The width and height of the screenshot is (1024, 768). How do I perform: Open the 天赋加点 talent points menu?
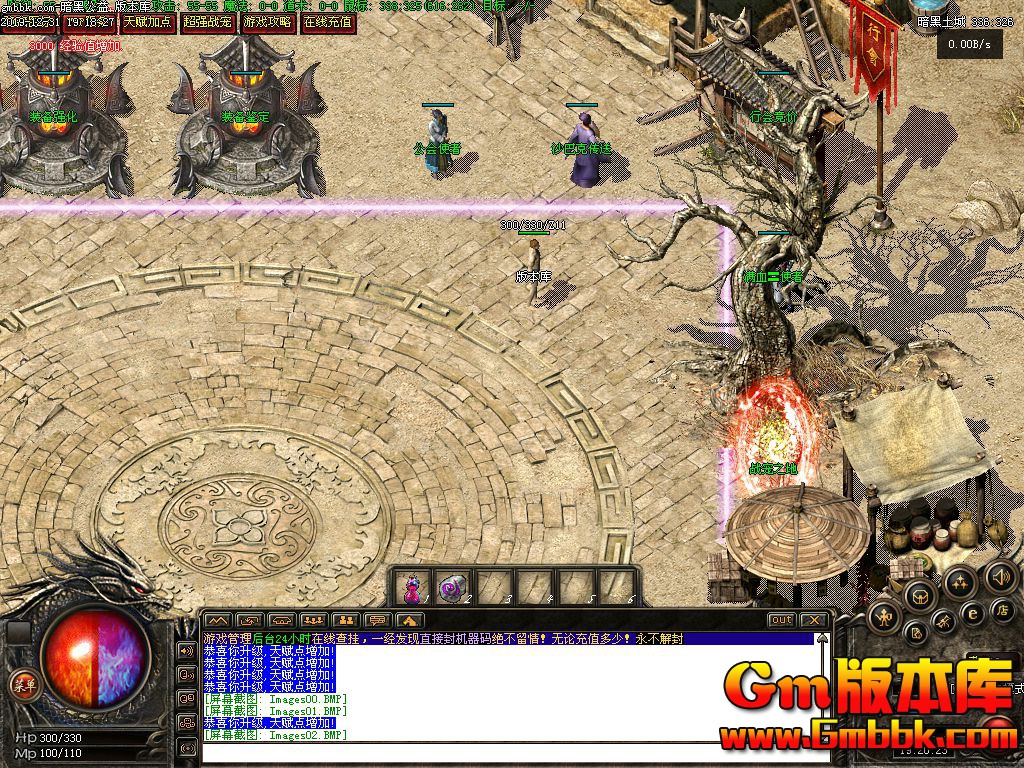[148, 21]
